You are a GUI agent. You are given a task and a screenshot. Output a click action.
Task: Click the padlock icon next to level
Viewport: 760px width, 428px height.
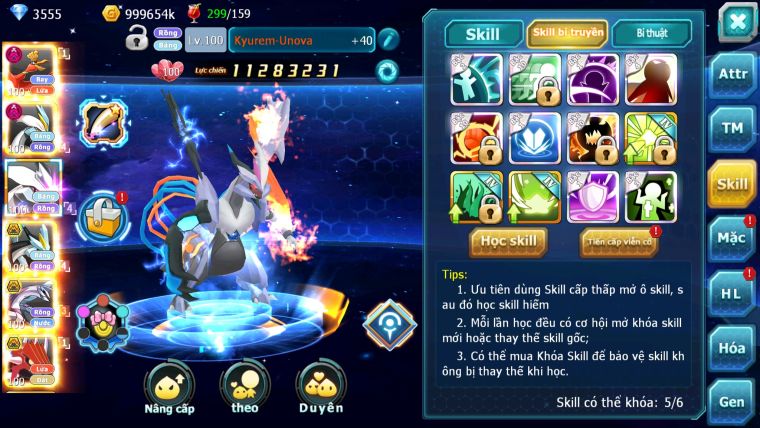137,40
